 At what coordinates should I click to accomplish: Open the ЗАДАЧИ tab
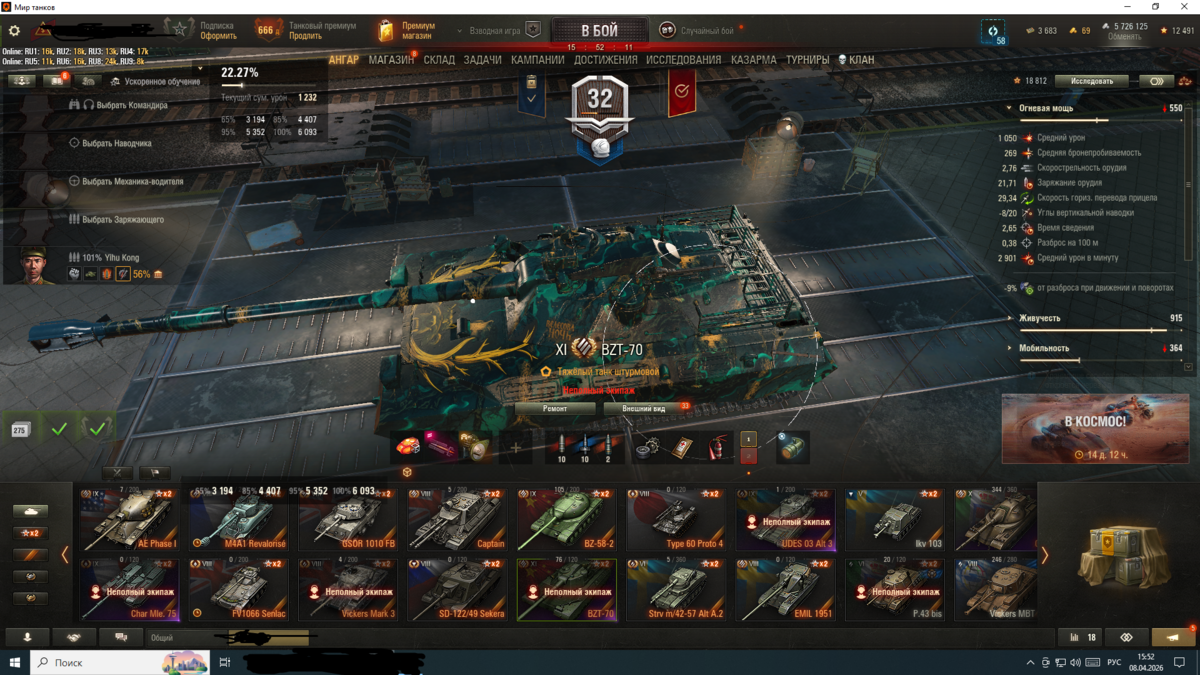[483, 60]
